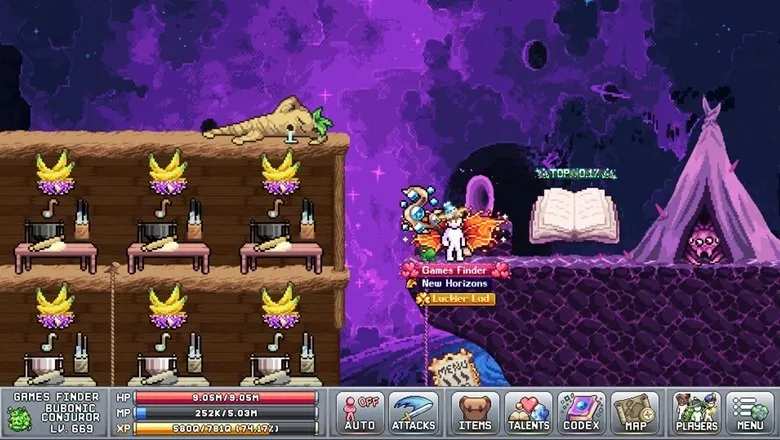The height and width of the screenshot is (440, 780).
Task: Show the Players list
Action: (696, 412)
